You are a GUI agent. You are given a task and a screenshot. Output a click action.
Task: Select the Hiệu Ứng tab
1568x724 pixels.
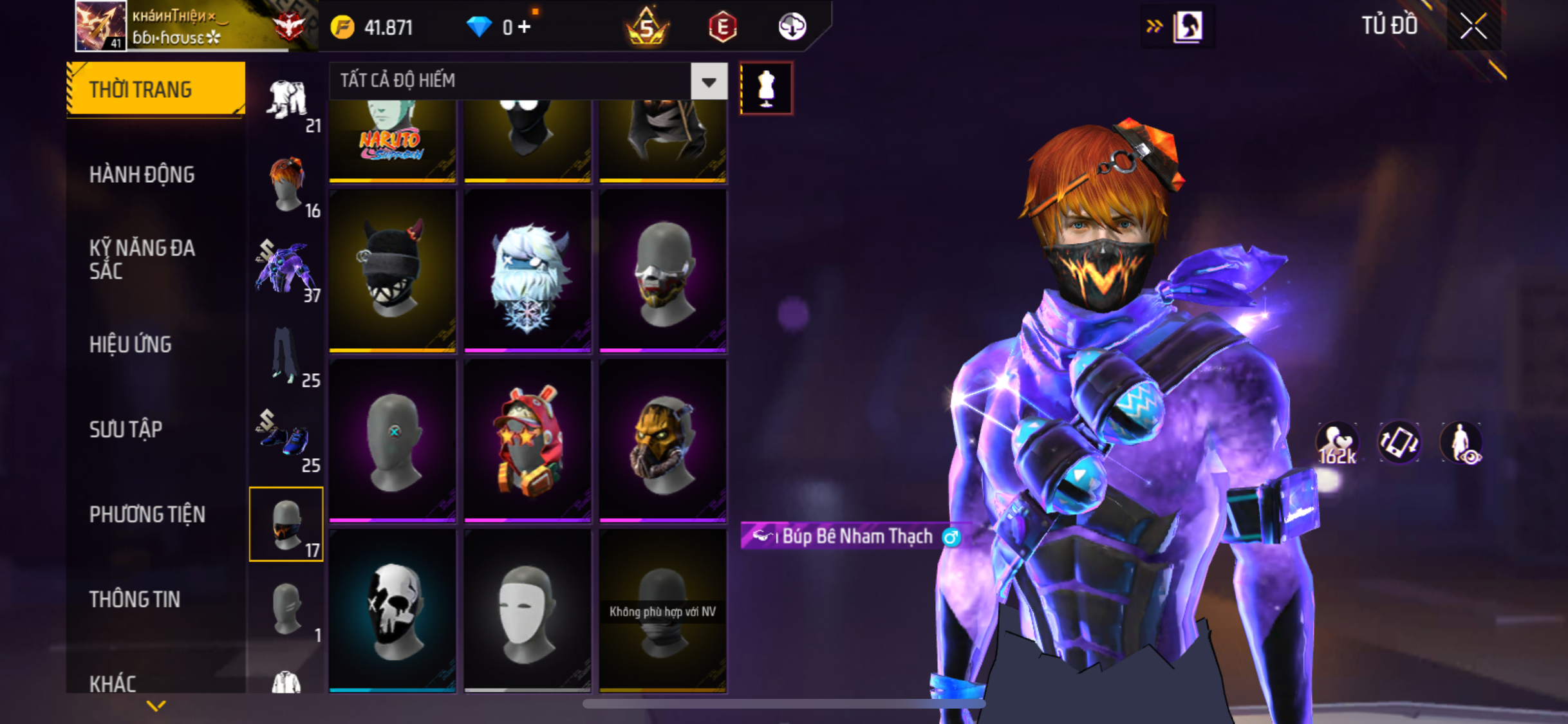[x=131, y=344]
